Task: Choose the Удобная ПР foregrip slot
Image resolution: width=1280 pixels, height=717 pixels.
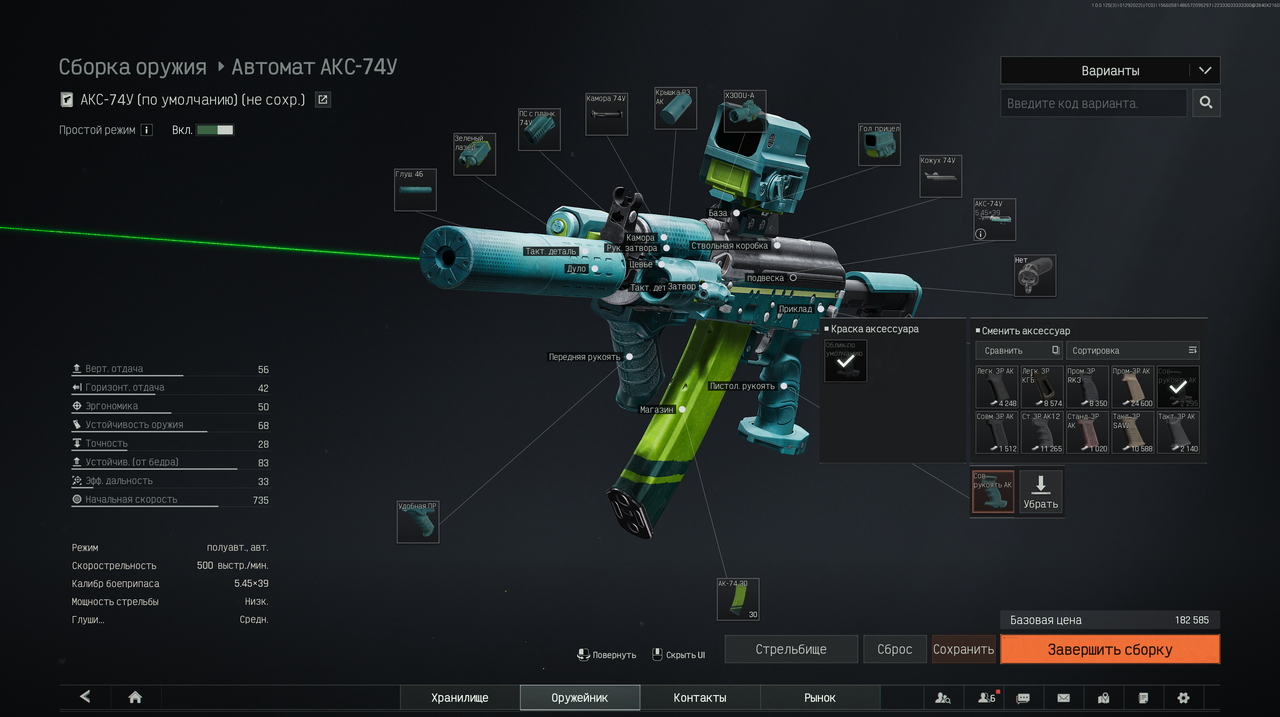Action: click(418, 522)
